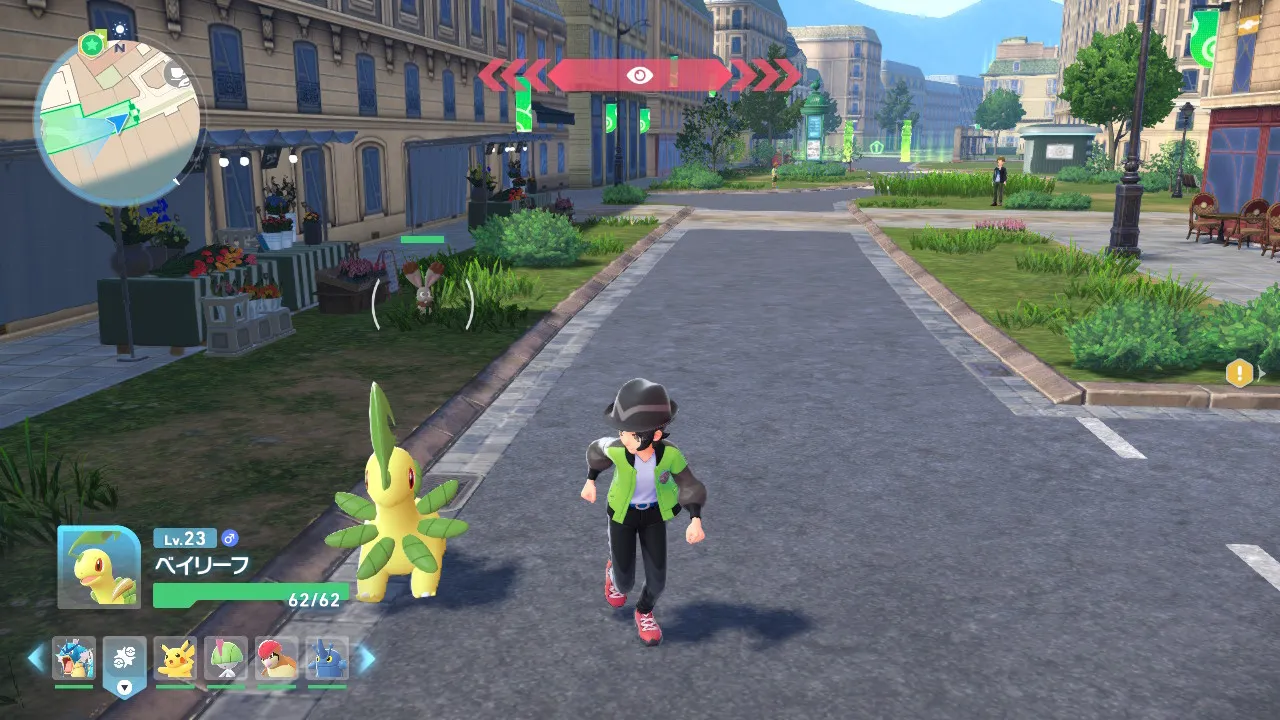
Task: Click the active Poké Ball swap slot
Action: [x=125, y=662]
